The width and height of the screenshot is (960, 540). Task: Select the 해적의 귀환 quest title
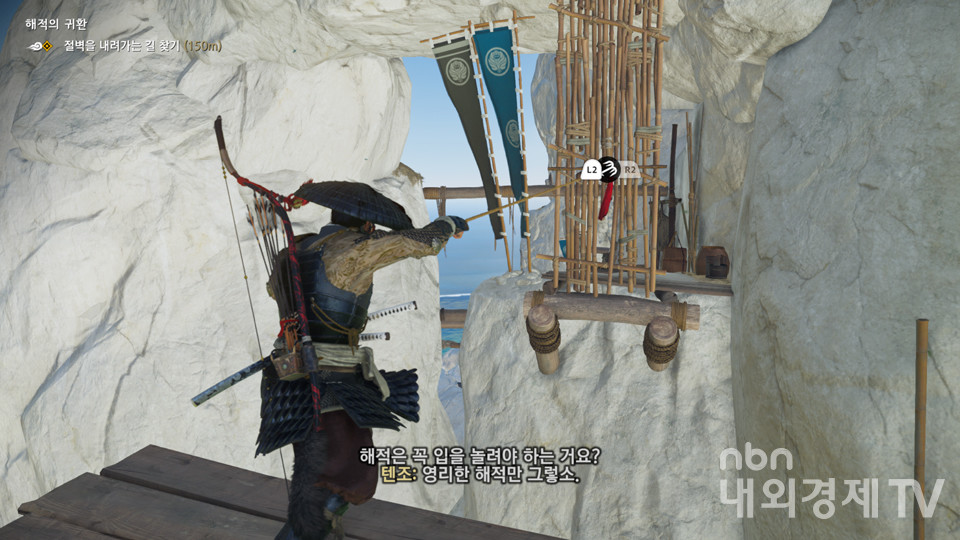[58, 24]
